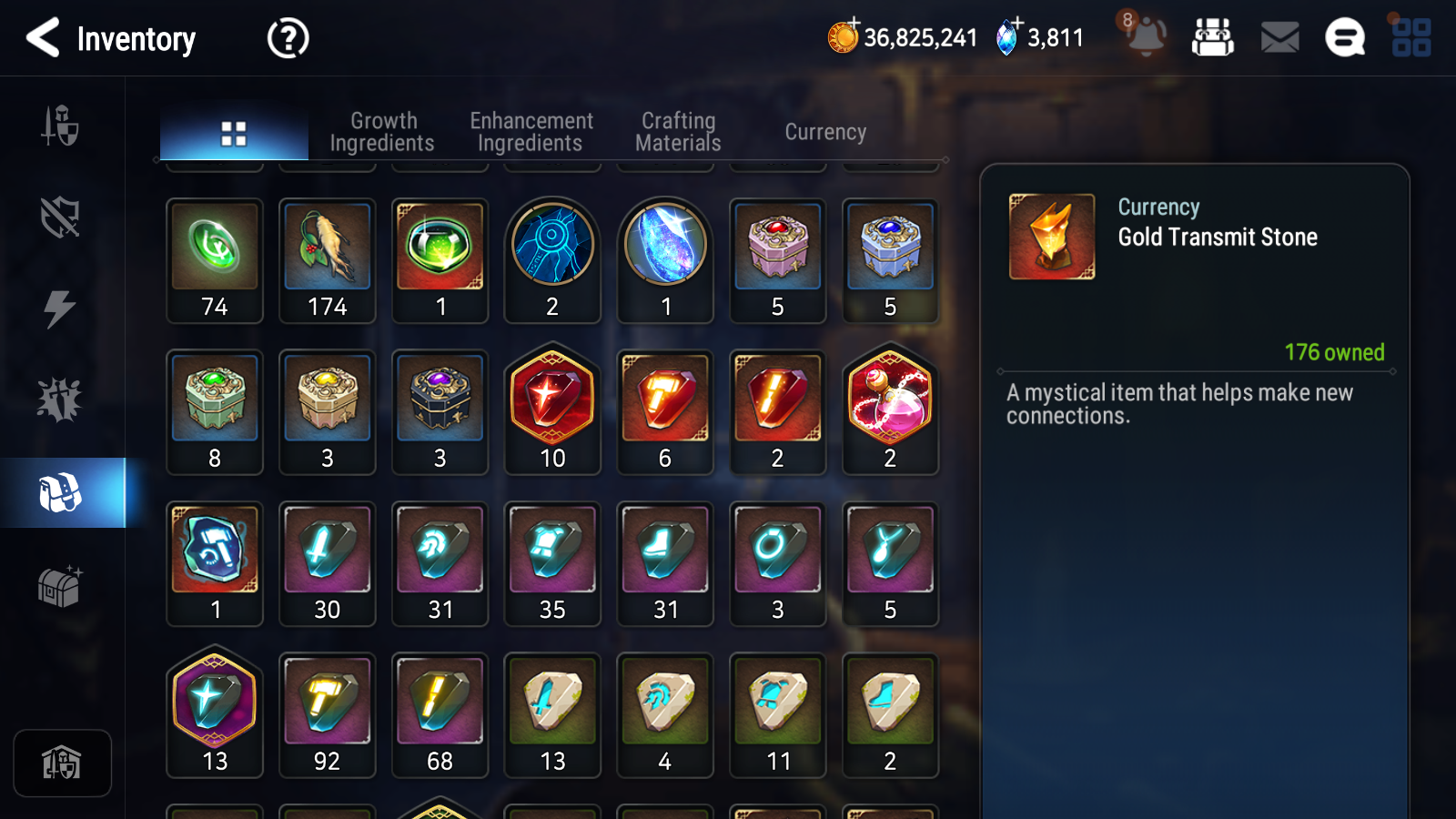Switch to the Enhancement Ingredients tab

[x=531, y=131]
